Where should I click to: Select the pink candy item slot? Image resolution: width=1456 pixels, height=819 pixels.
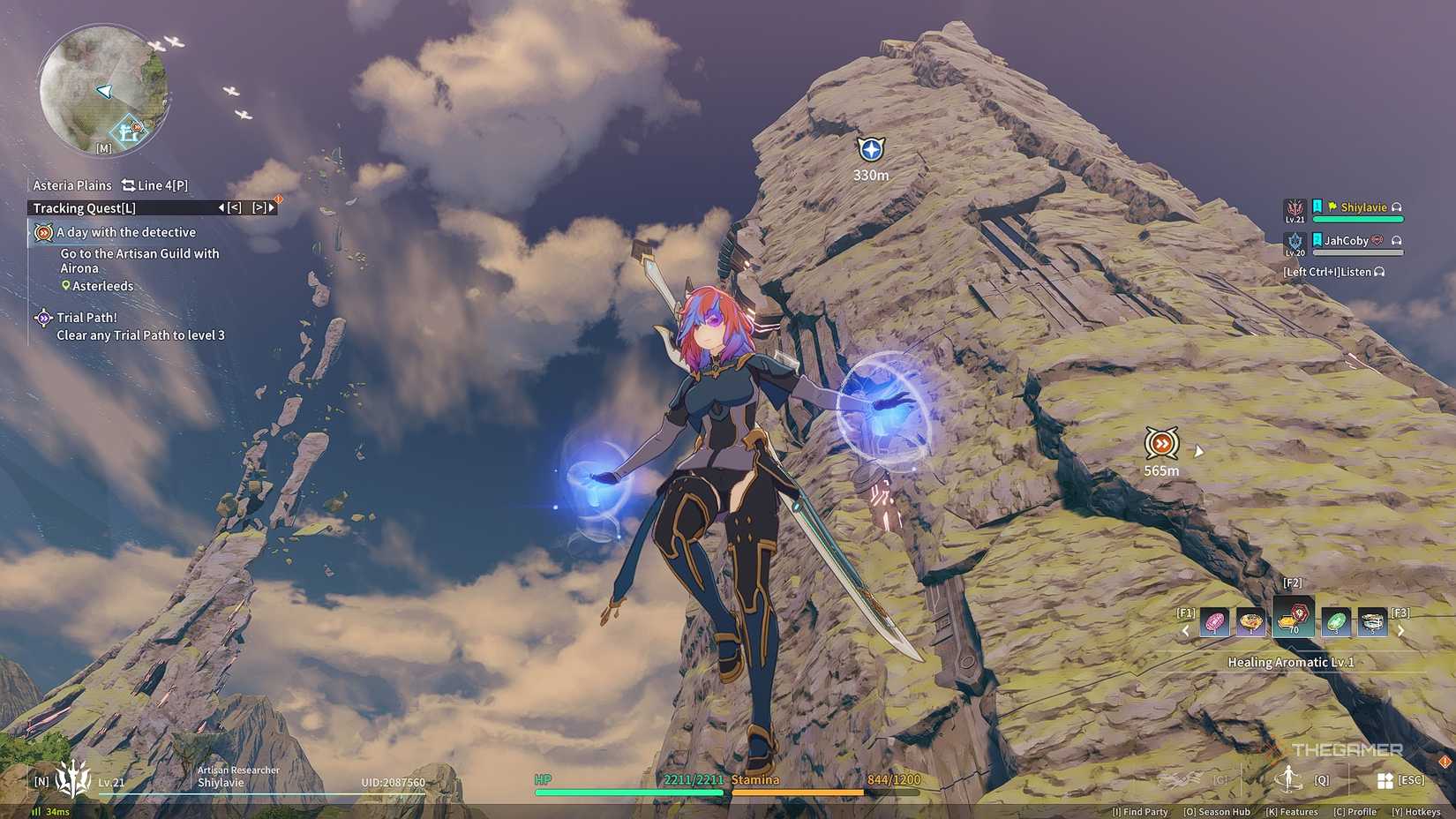point(1215,622)
